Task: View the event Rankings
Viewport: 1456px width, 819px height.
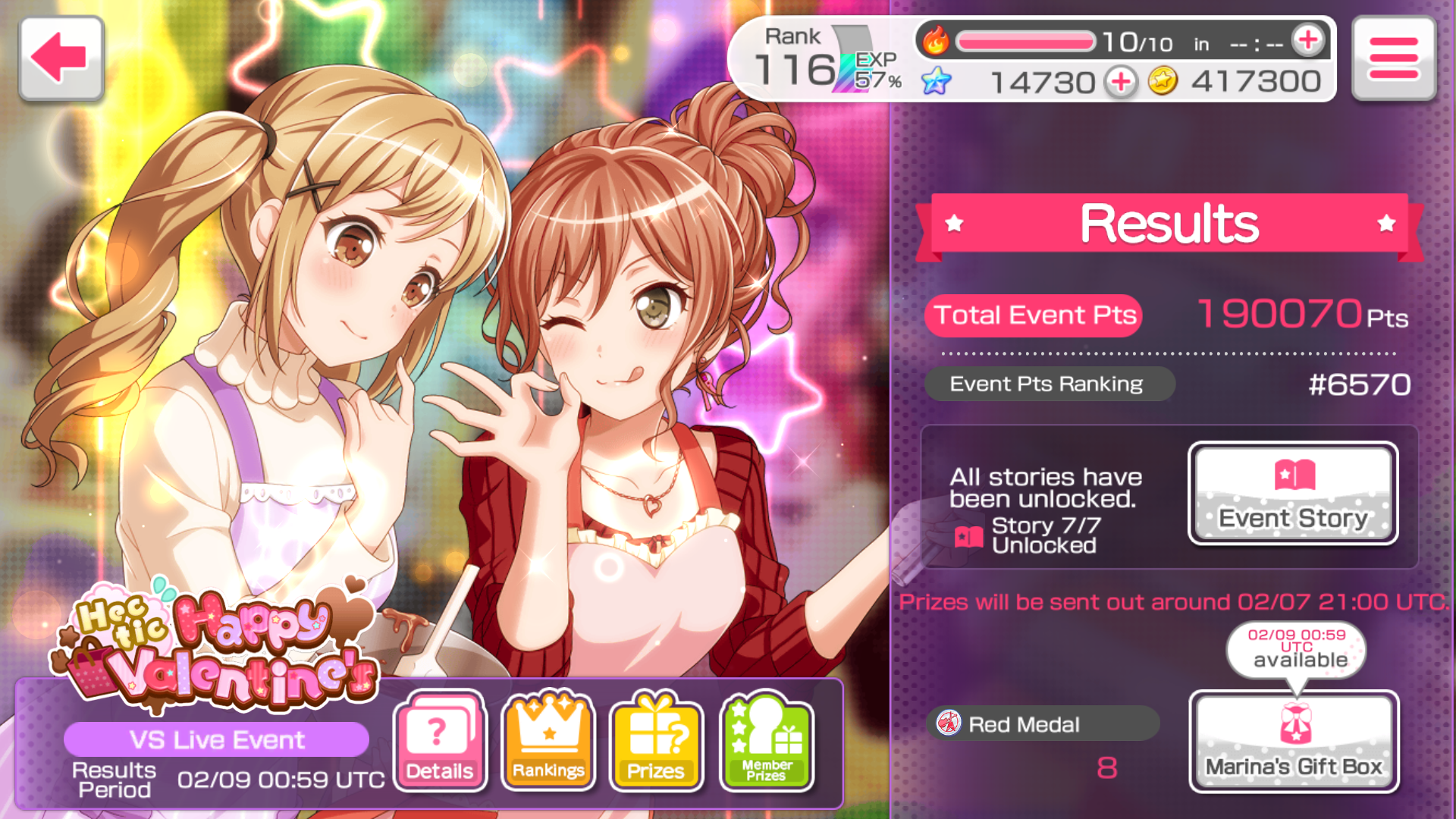Action: point(548,741)
